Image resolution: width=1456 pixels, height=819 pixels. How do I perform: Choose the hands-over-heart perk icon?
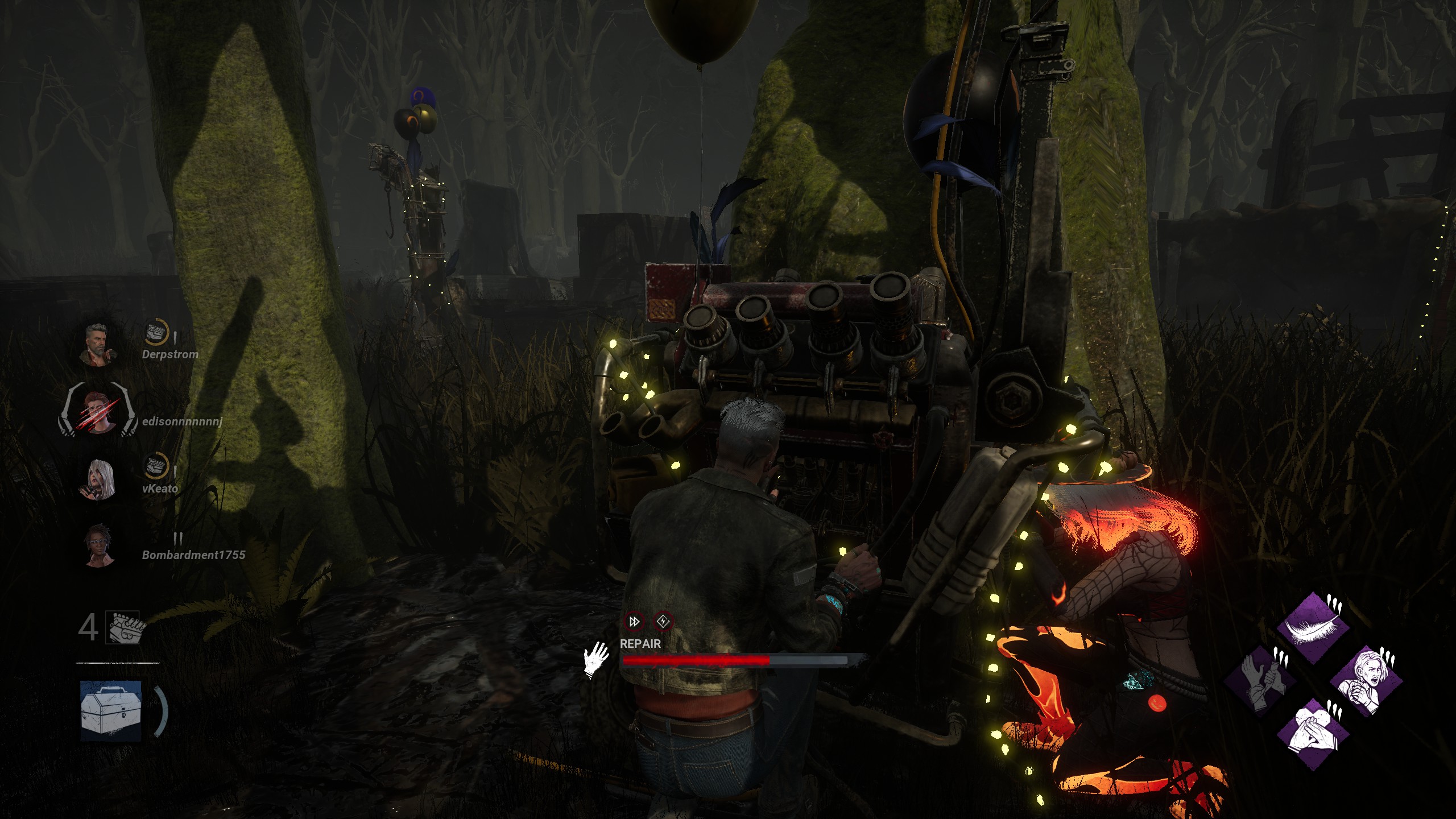(x=1313, y=733)
